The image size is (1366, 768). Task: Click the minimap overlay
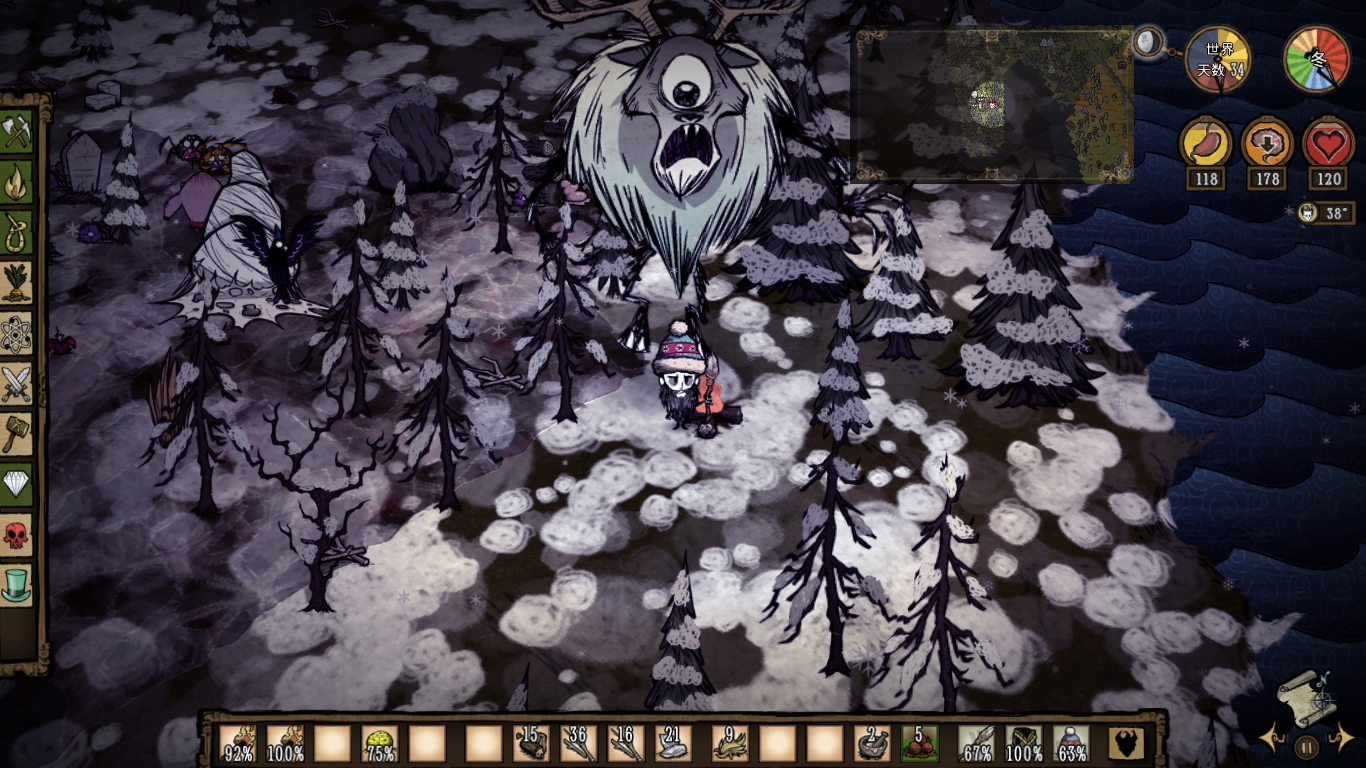tap(992, 105)
